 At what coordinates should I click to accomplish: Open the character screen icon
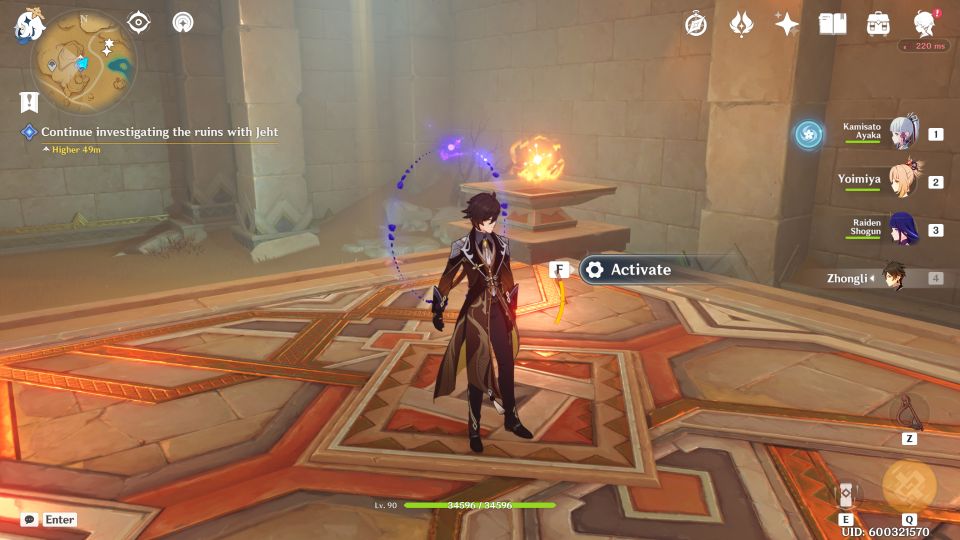[925, 25]
